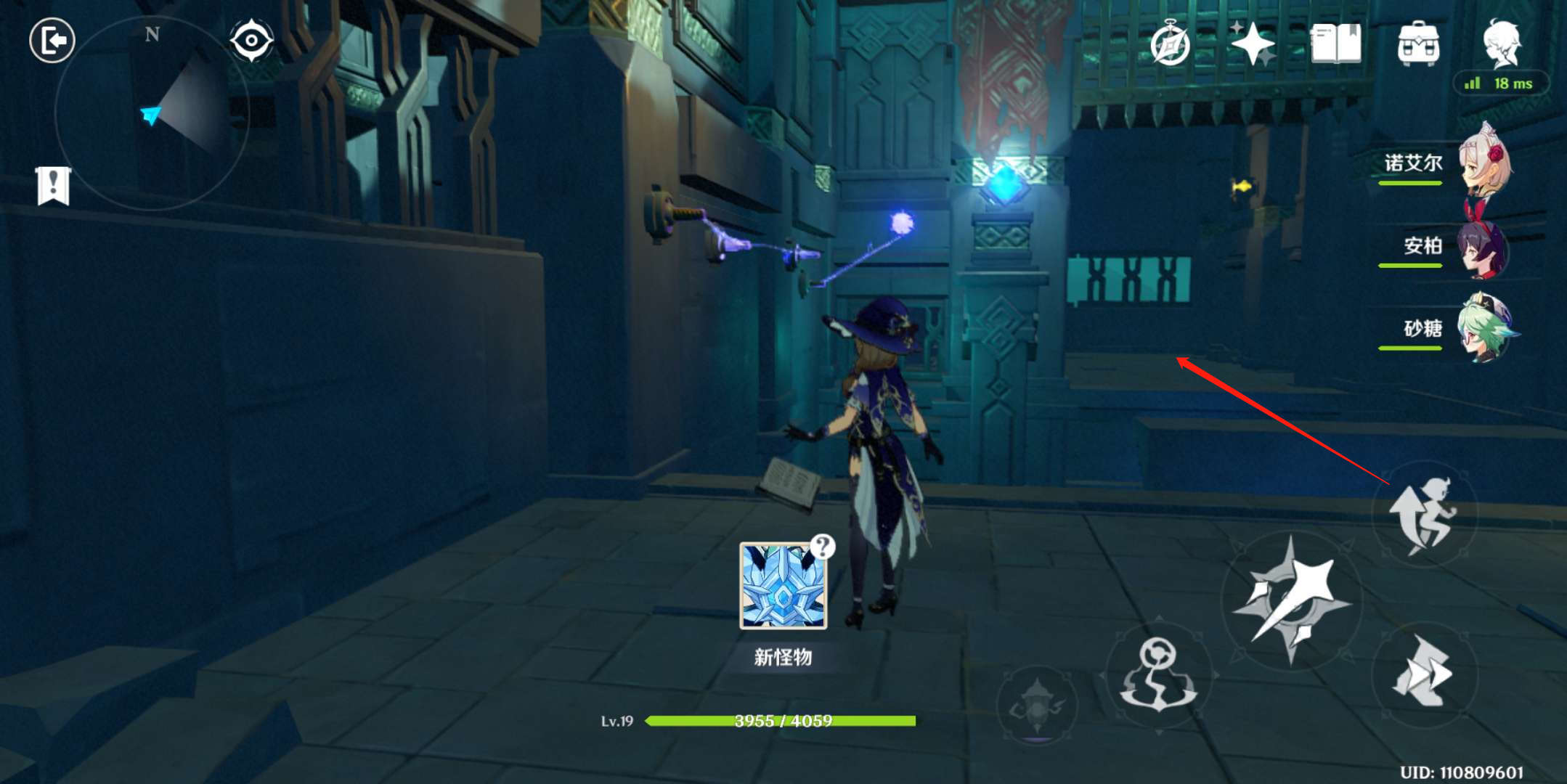1567x784 pixels.
Task: Open the adventurer handbook book icon
Action: point(1335,44)
